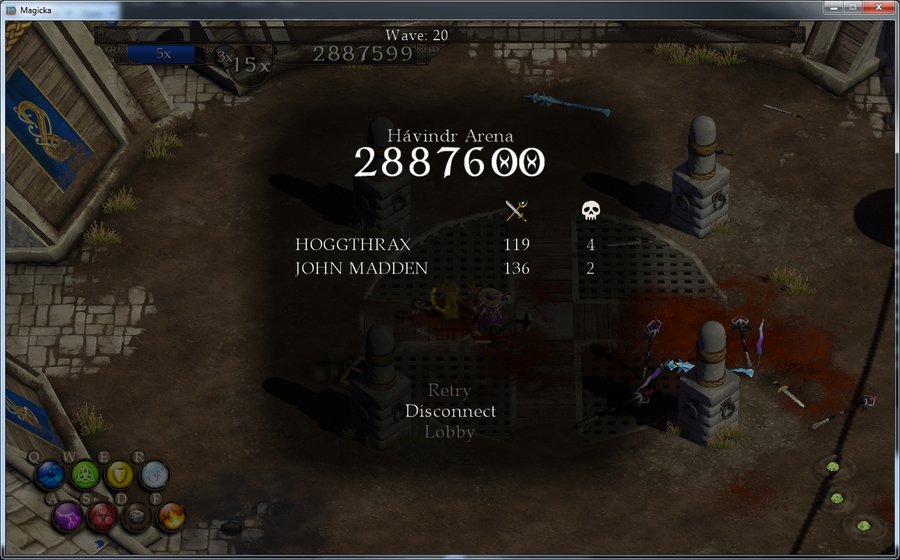This screenshot has width=900, height=560.
Task: Return to the Lobby
Action: click(450, 432)
